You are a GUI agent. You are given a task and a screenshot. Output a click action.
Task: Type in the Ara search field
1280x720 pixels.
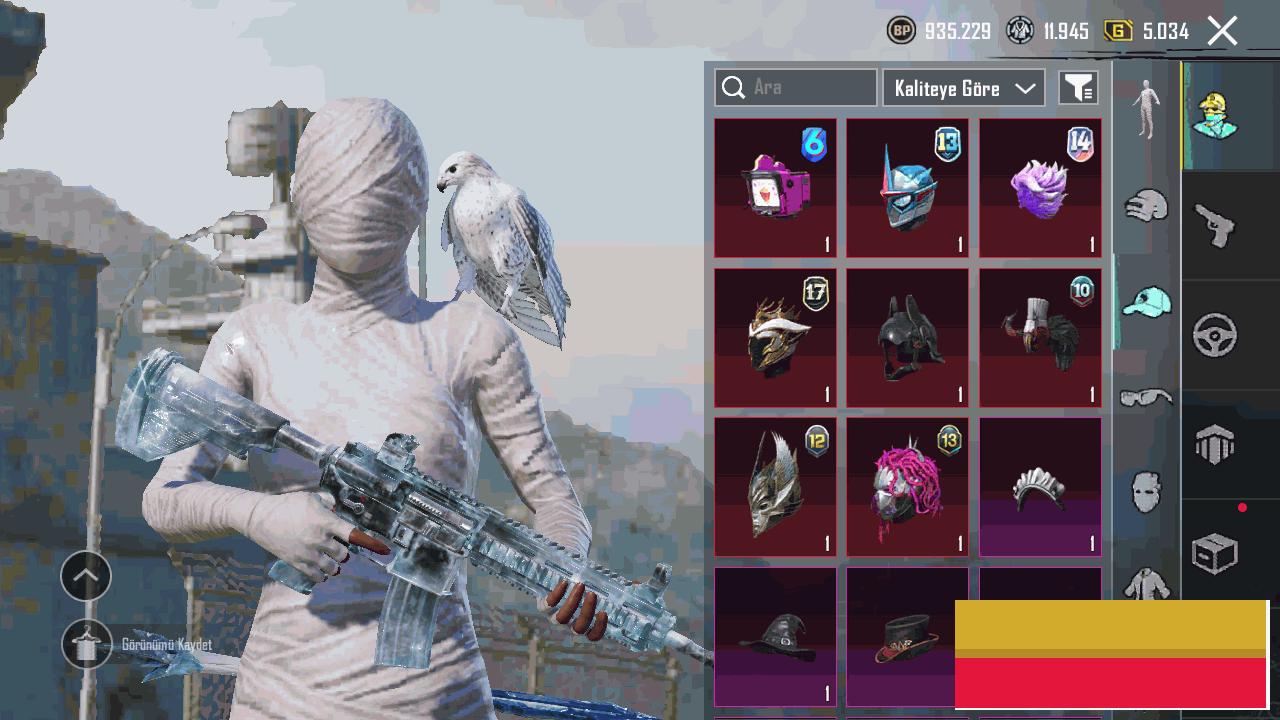coord(810,88)
